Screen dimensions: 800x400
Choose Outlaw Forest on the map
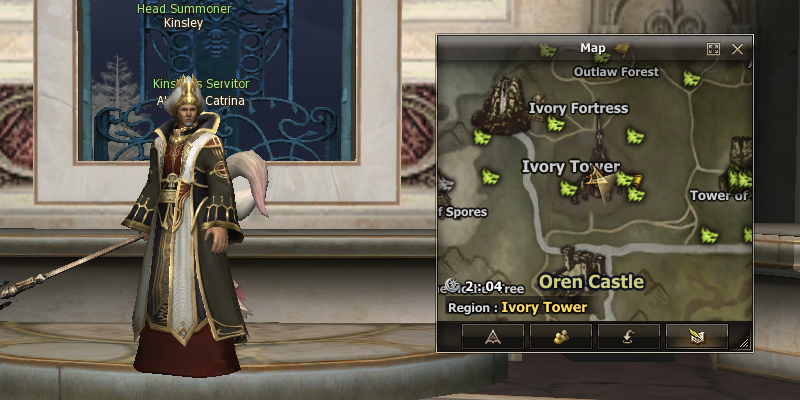[x=616, y=72]
